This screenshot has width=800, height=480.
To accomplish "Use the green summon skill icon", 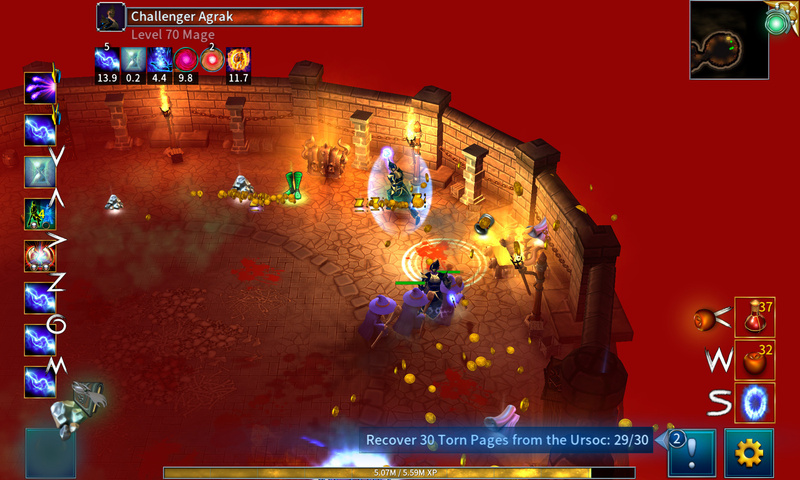I will 40,214.
